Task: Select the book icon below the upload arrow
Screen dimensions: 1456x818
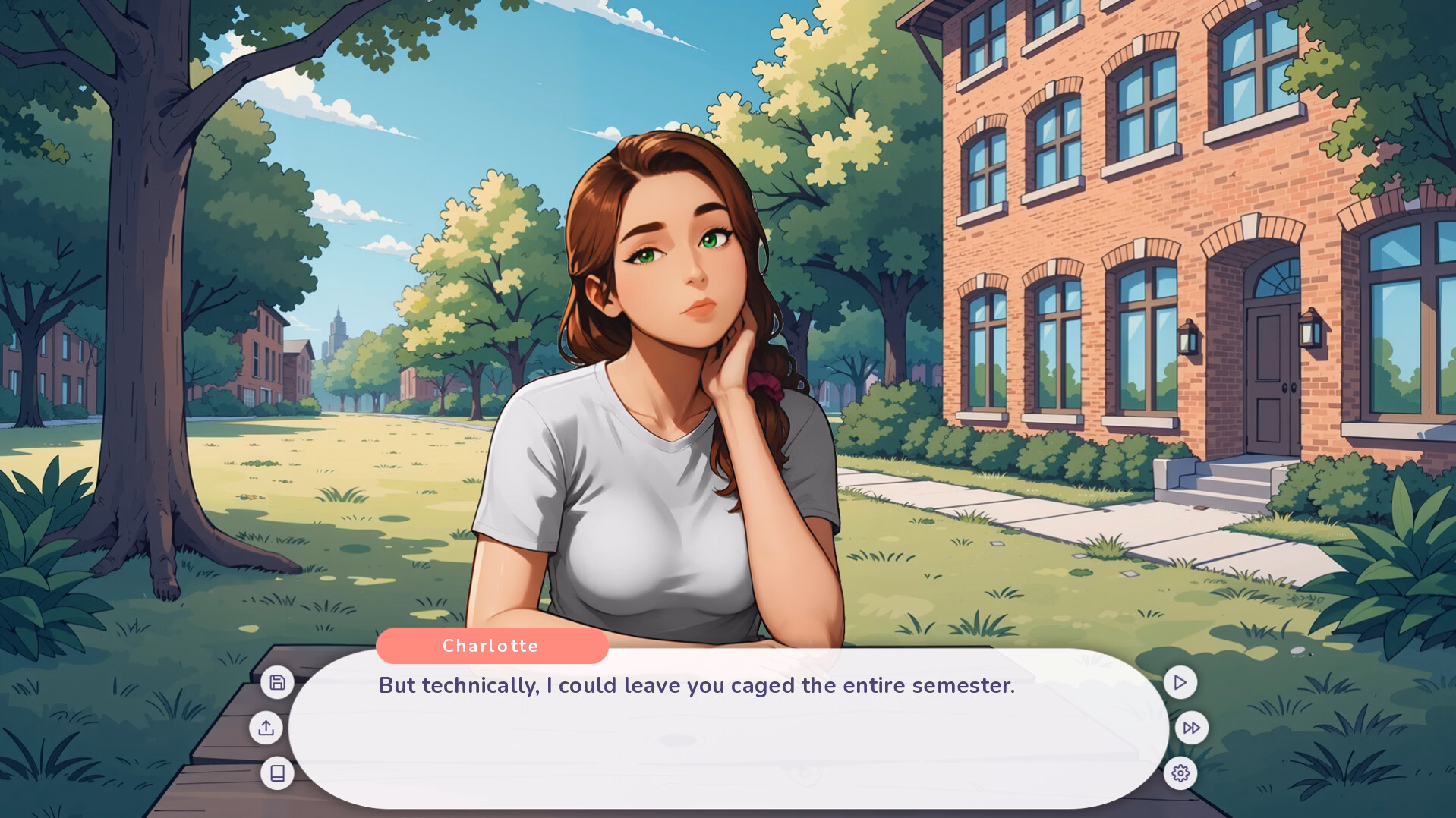Action: pos(278,772)
